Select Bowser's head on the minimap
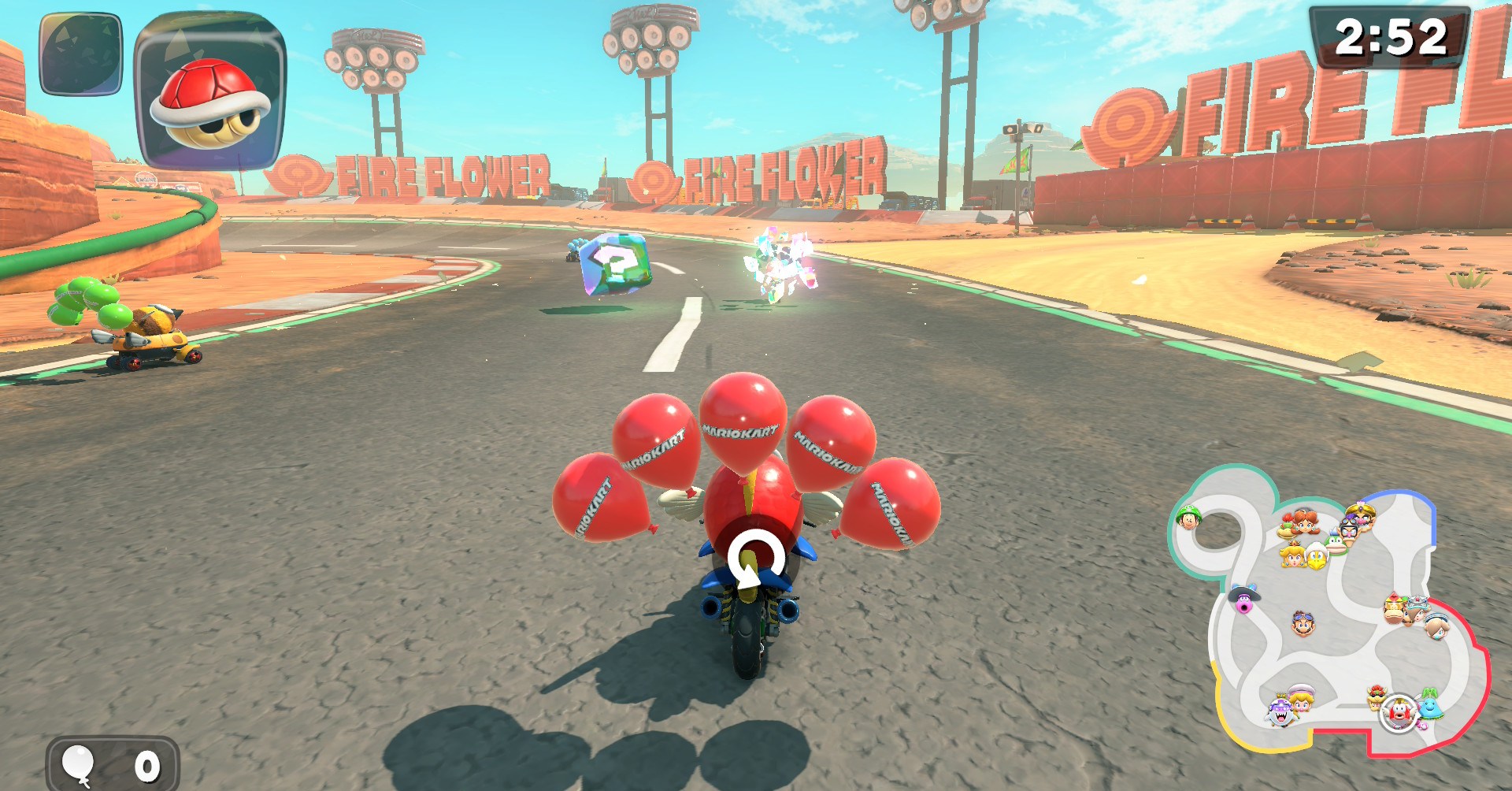1512x791 pixels. [x=1377, y=697]
